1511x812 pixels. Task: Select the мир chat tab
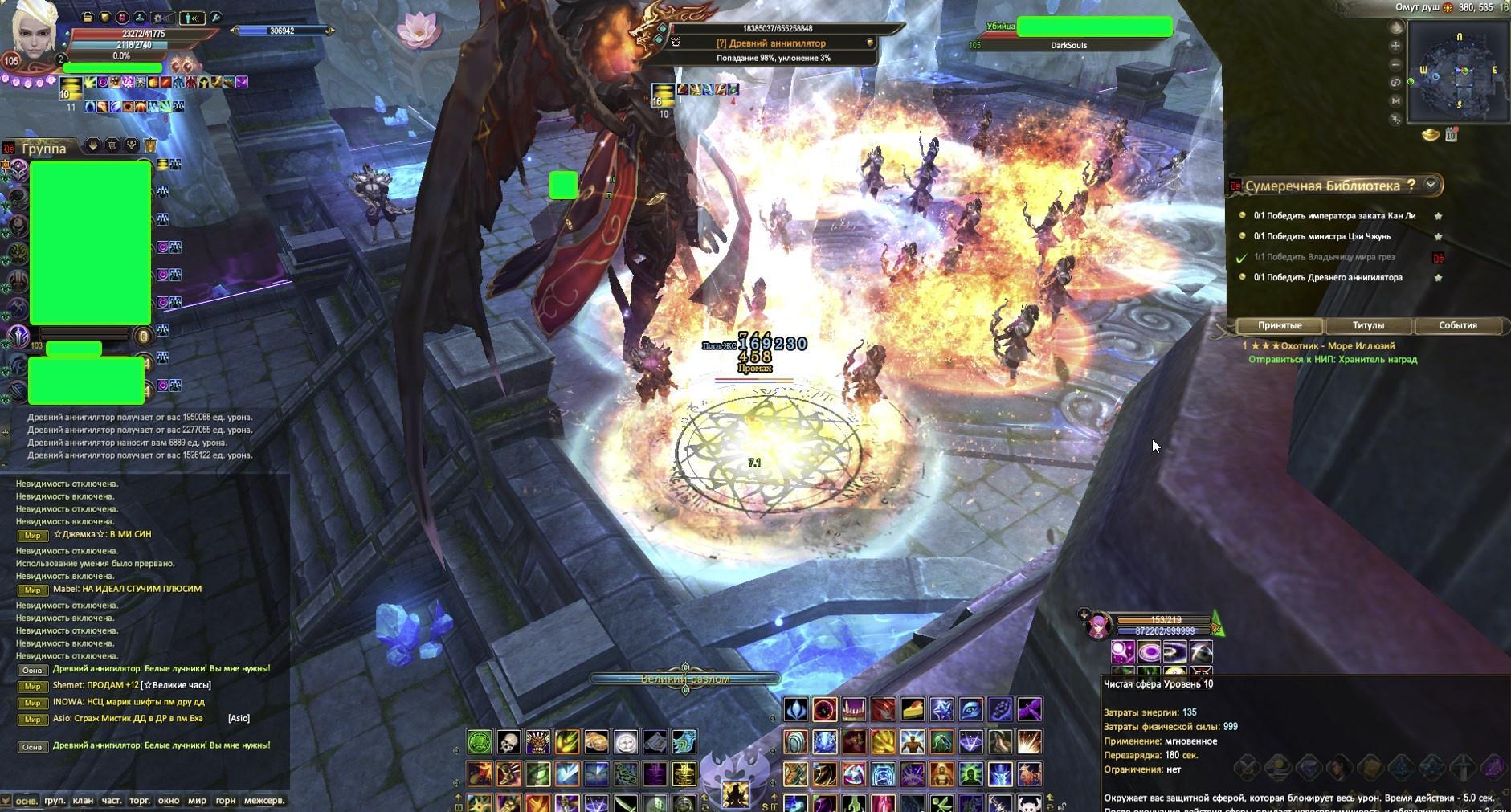(x=197, y=800)
